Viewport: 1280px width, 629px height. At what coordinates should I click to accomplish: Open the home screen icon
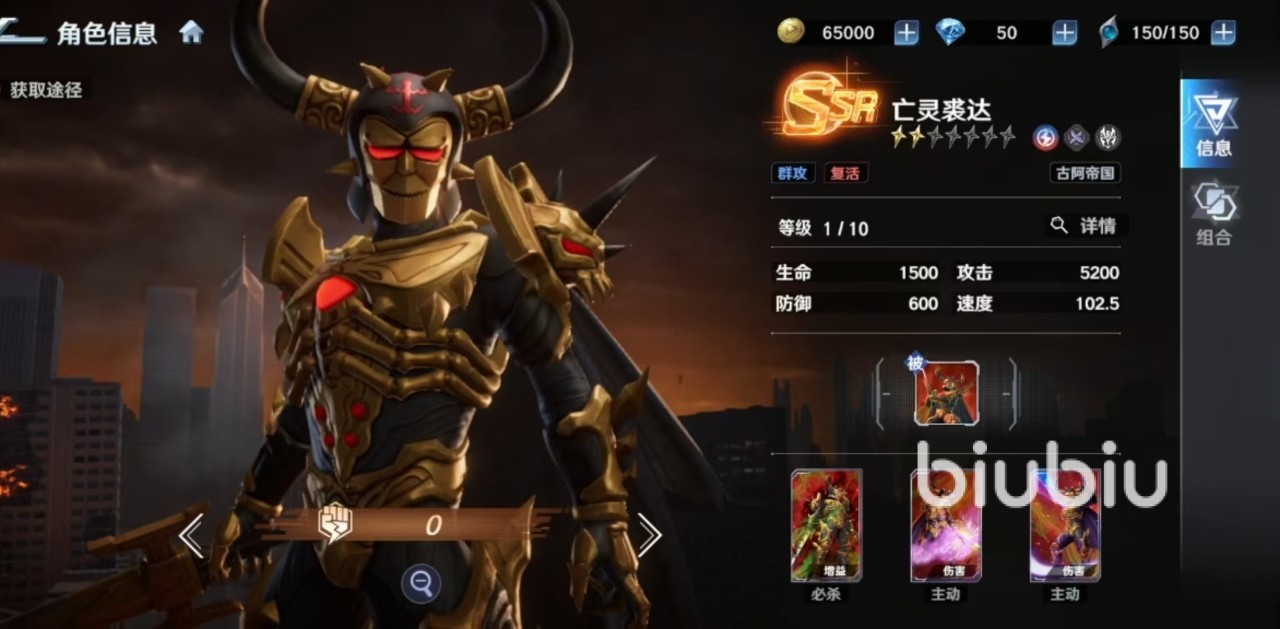pyautogui.click(x=191, y=32)
